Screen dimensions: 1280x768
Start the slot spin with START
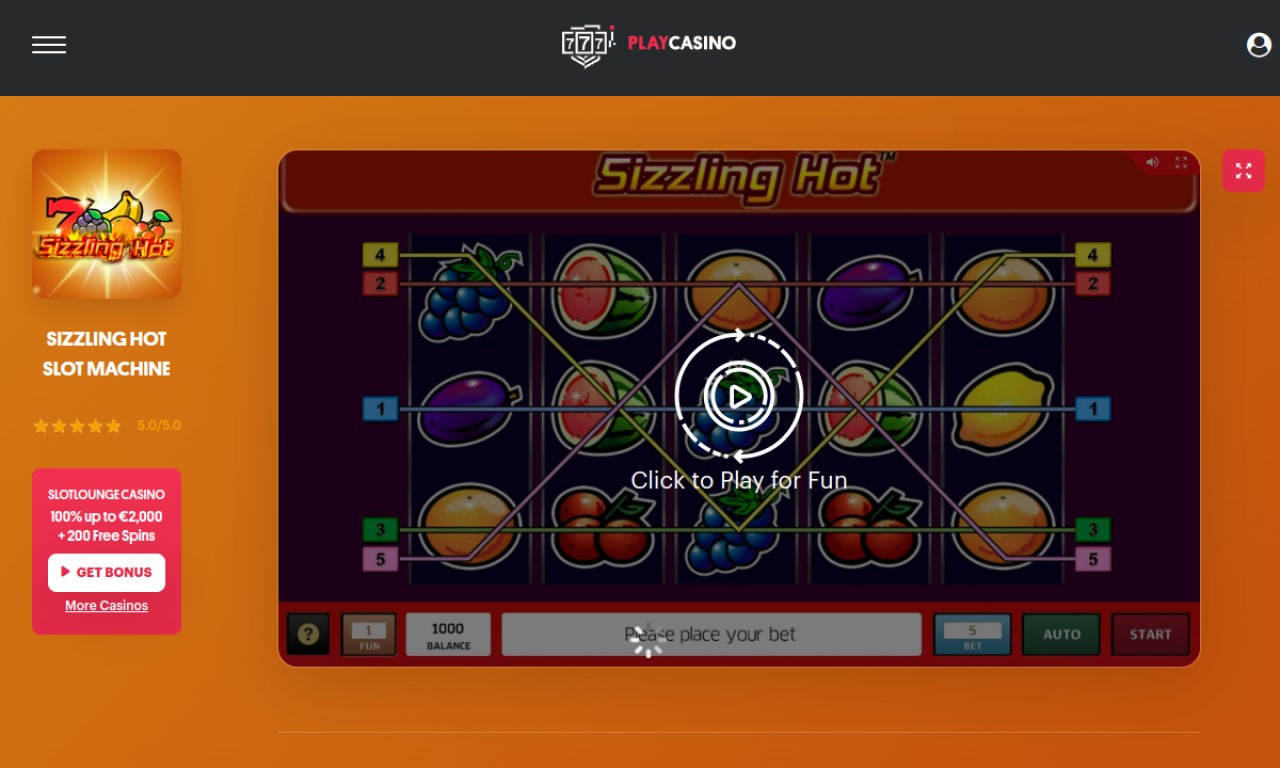pos(1150,634)
